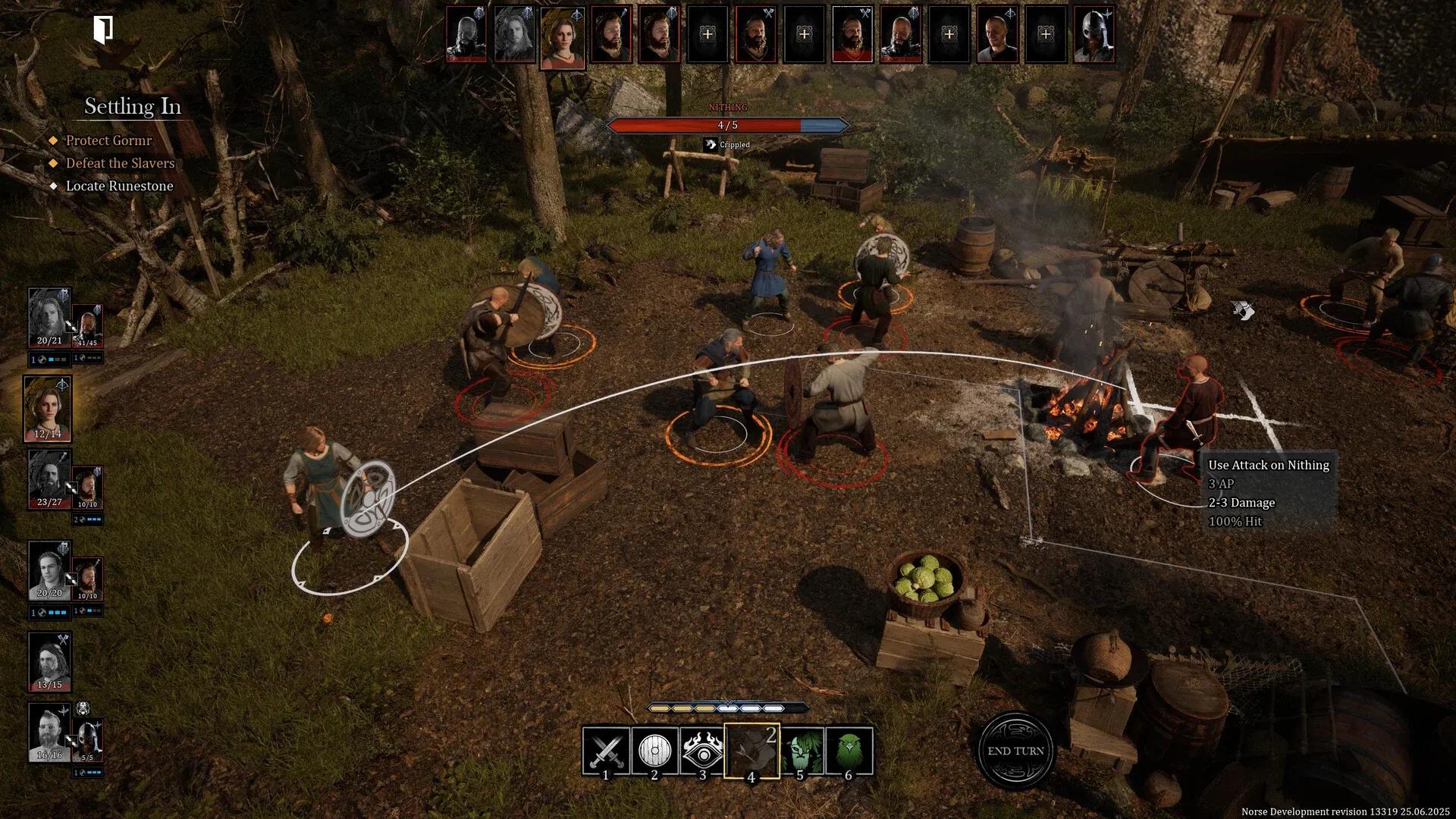Click the Locate Runestone objective

(x=119, y=186)
